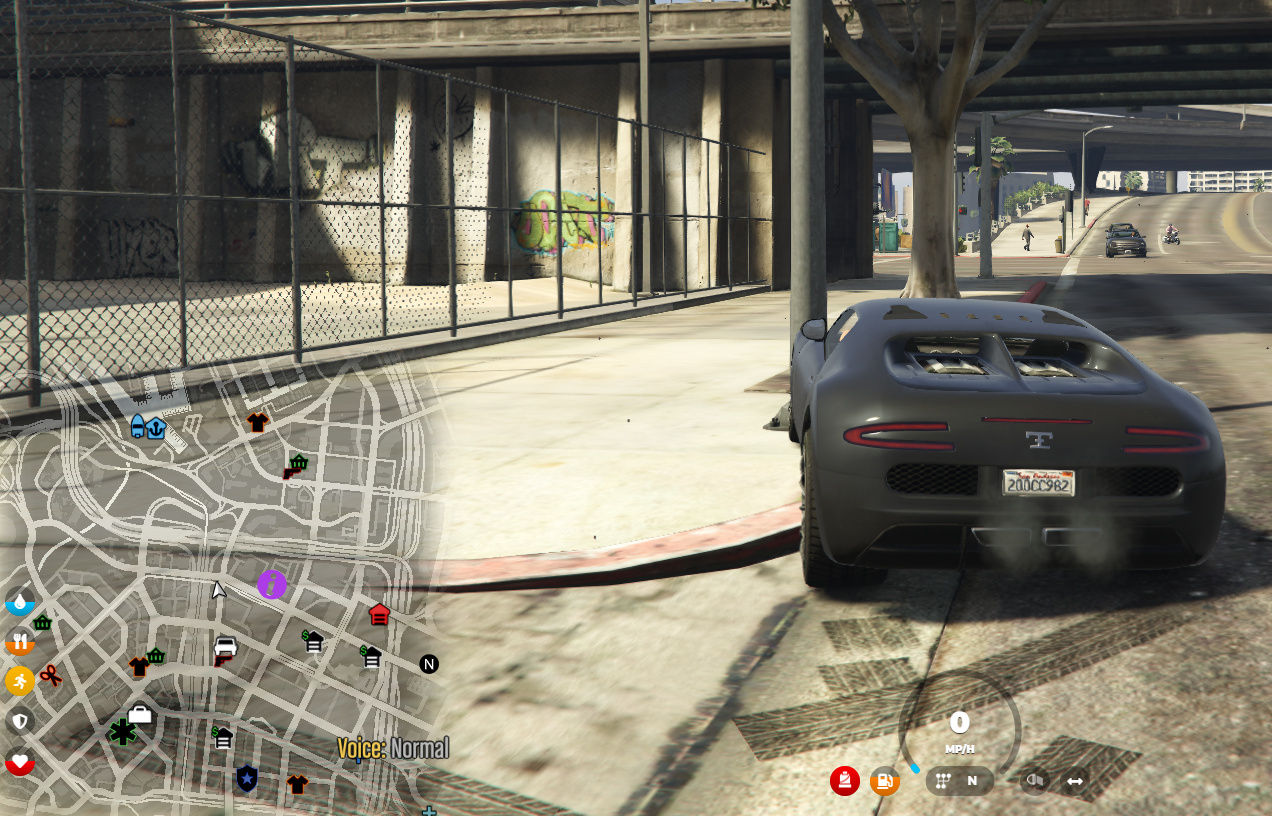Click the yellow running man stamina icon
The height and width of the screenshot is (816, 1272).
[x=20, y=681]
